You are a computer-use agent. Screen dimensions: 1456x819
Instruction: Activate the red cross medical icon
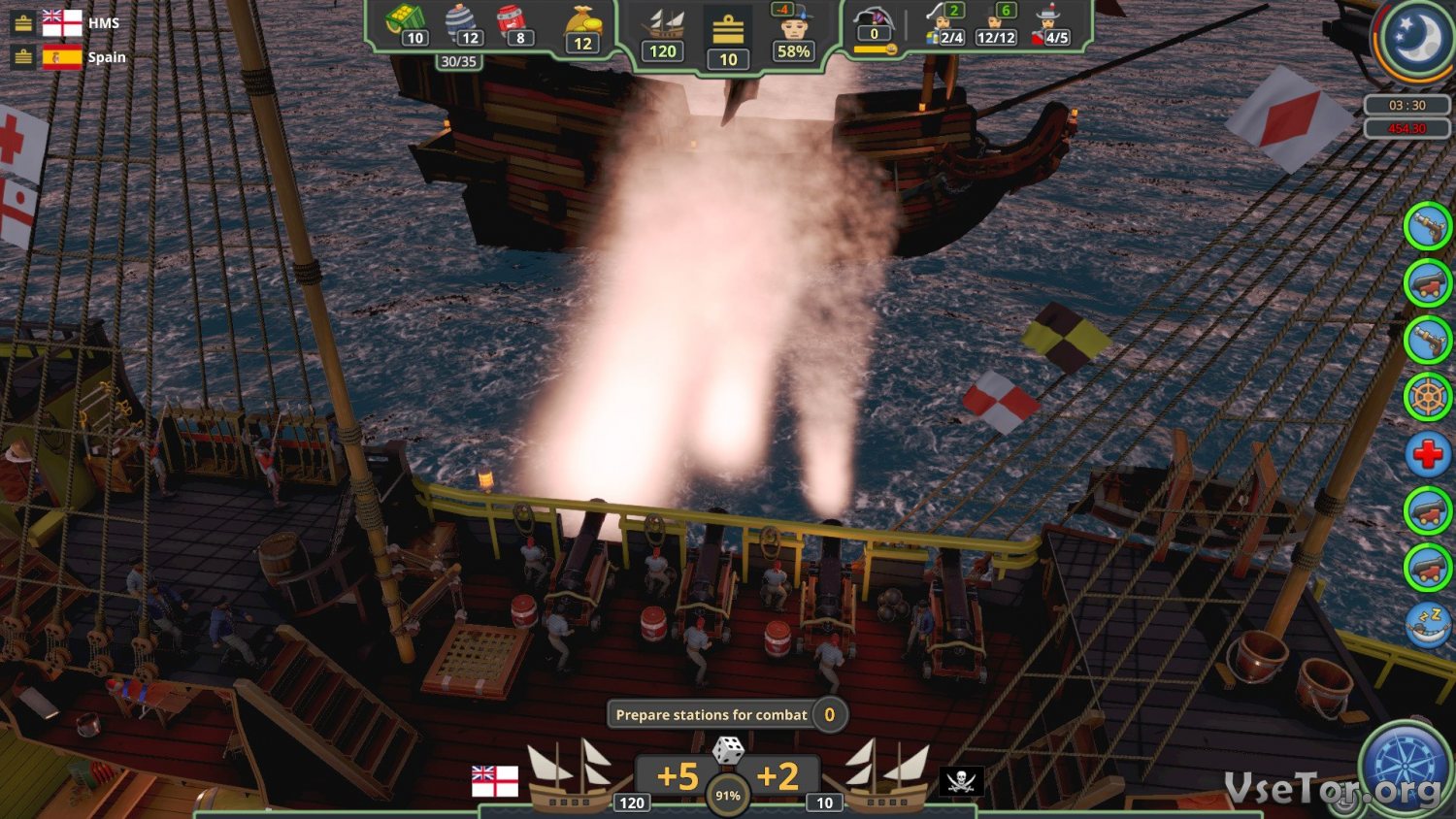1428,453
